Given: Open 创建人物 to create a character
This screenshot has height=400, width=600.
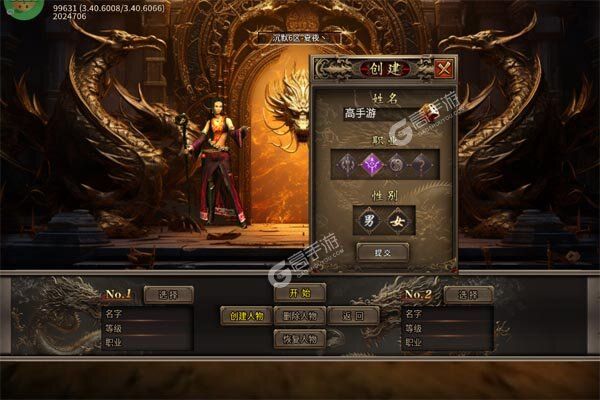Looking at the screenshot, I should pos(245,316).
